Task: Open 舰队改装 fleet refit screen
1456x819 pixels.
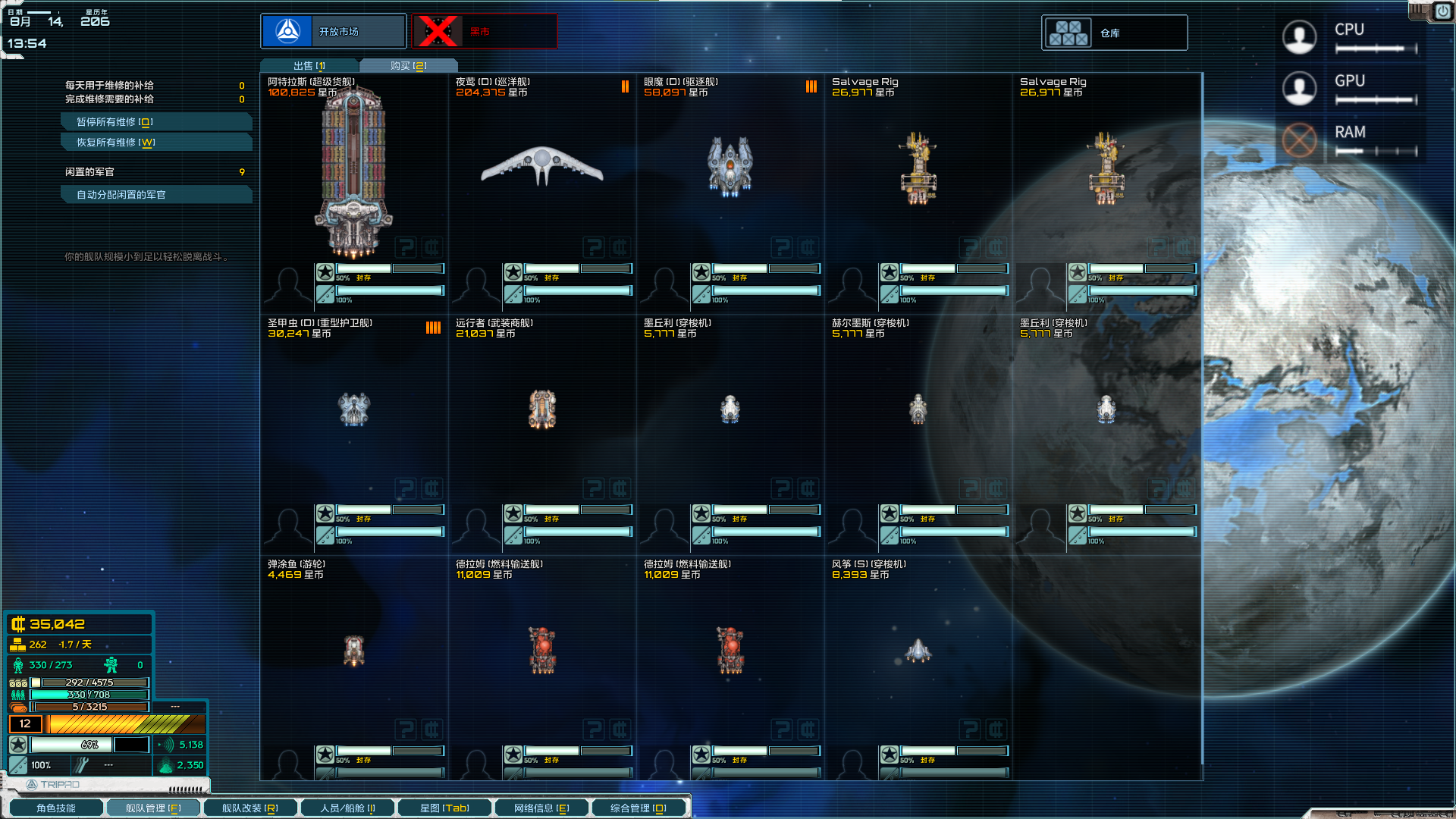Action: (x=249, y=808)
